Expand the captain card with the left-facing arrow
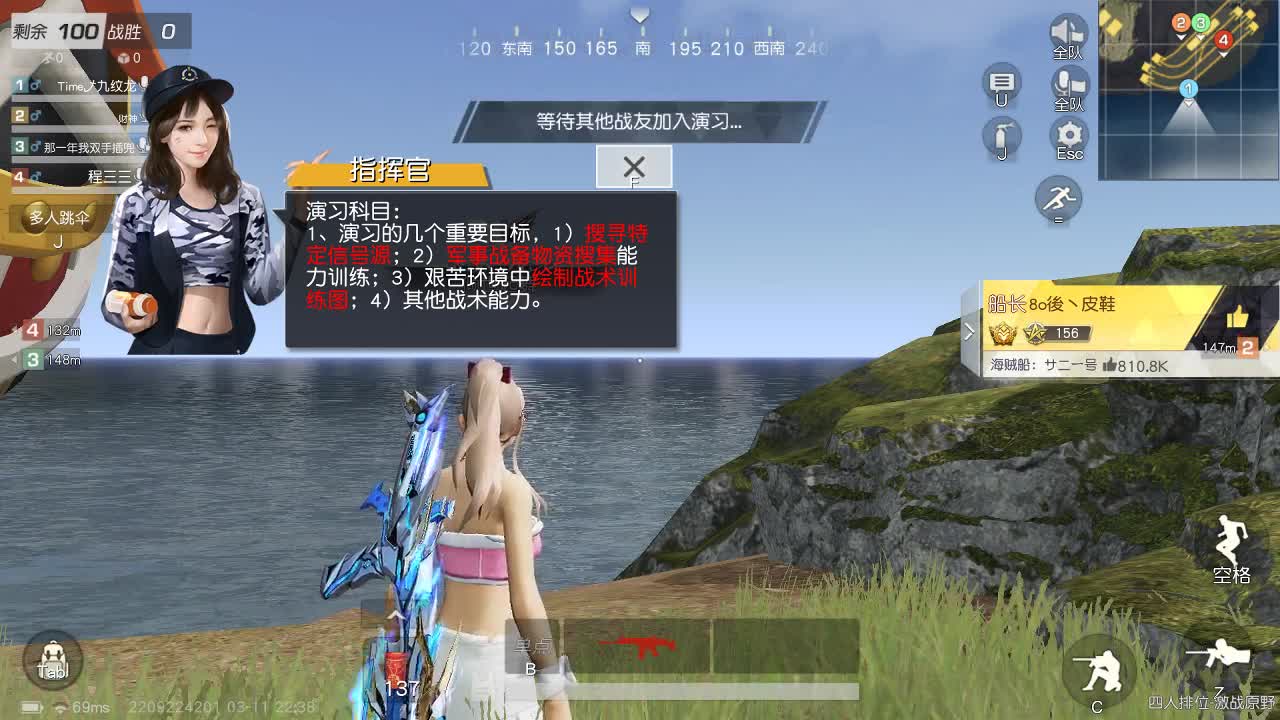Image resolution: width=1280 pixels, height=720 pixels. click(x=971, y=330)
